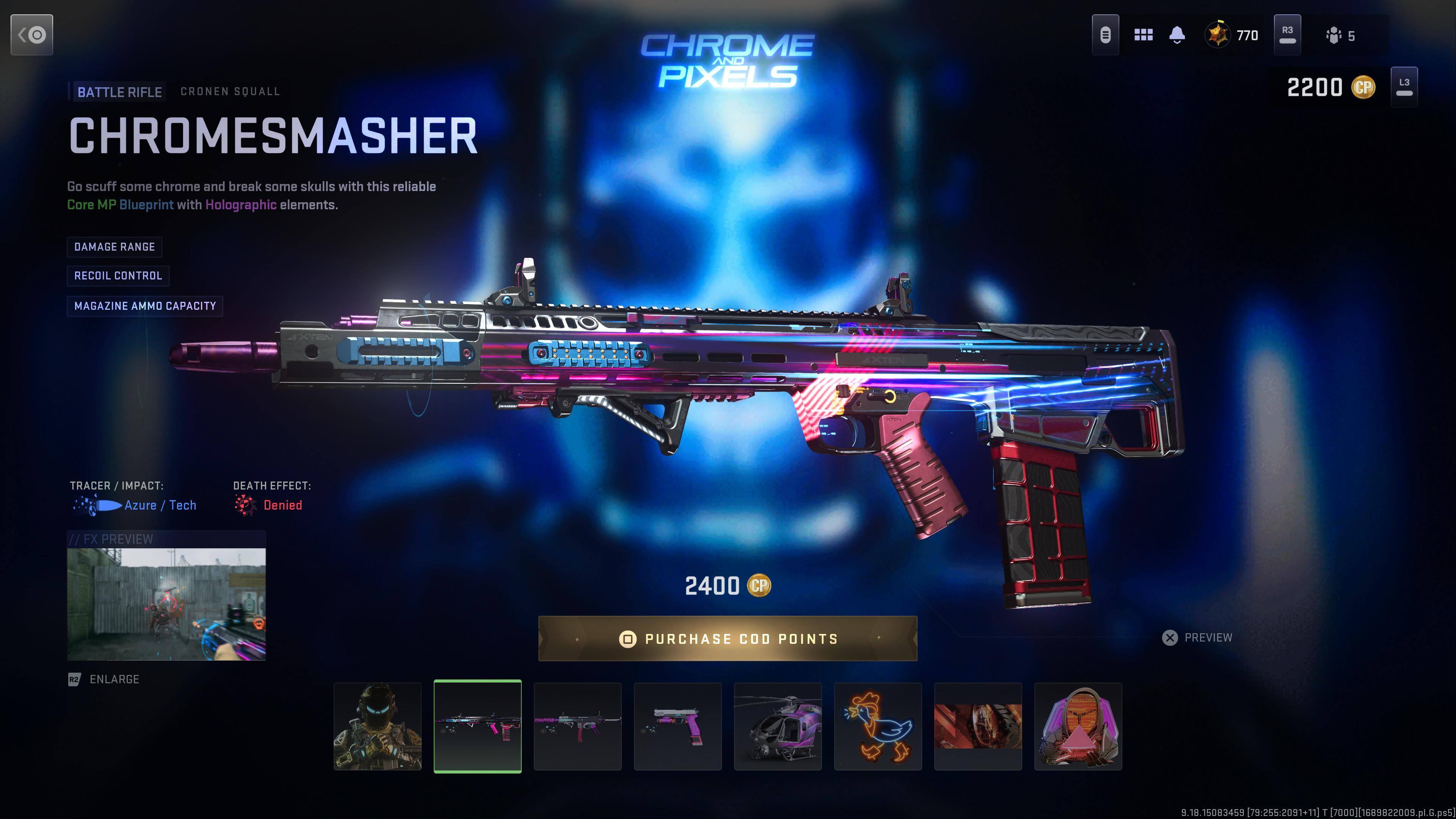Open the grid menu icon
Screen dimensions: 1456x819
tap(1144, 35)
